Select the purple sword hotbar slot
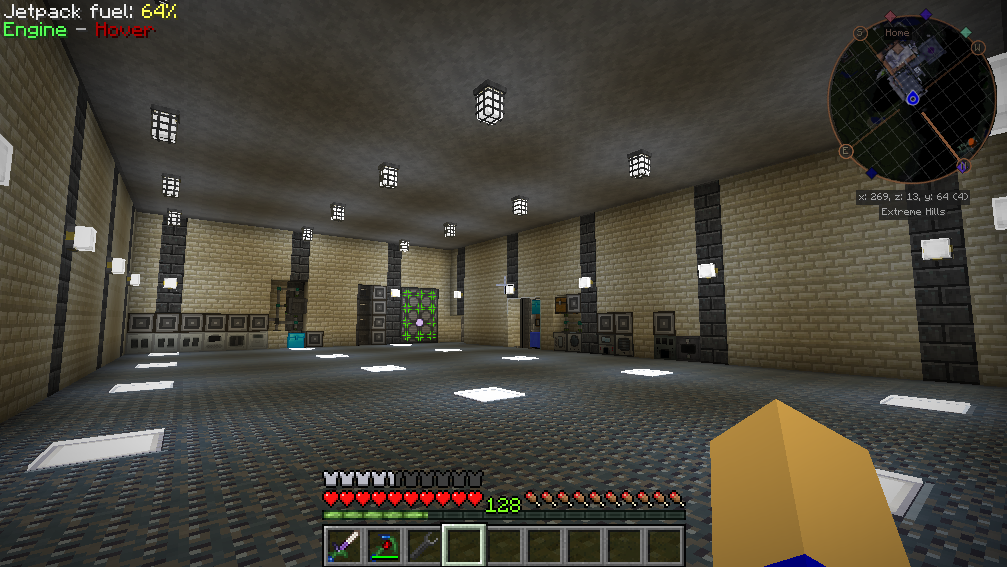This screenshot has width=1007, height=567. point(344,546)
